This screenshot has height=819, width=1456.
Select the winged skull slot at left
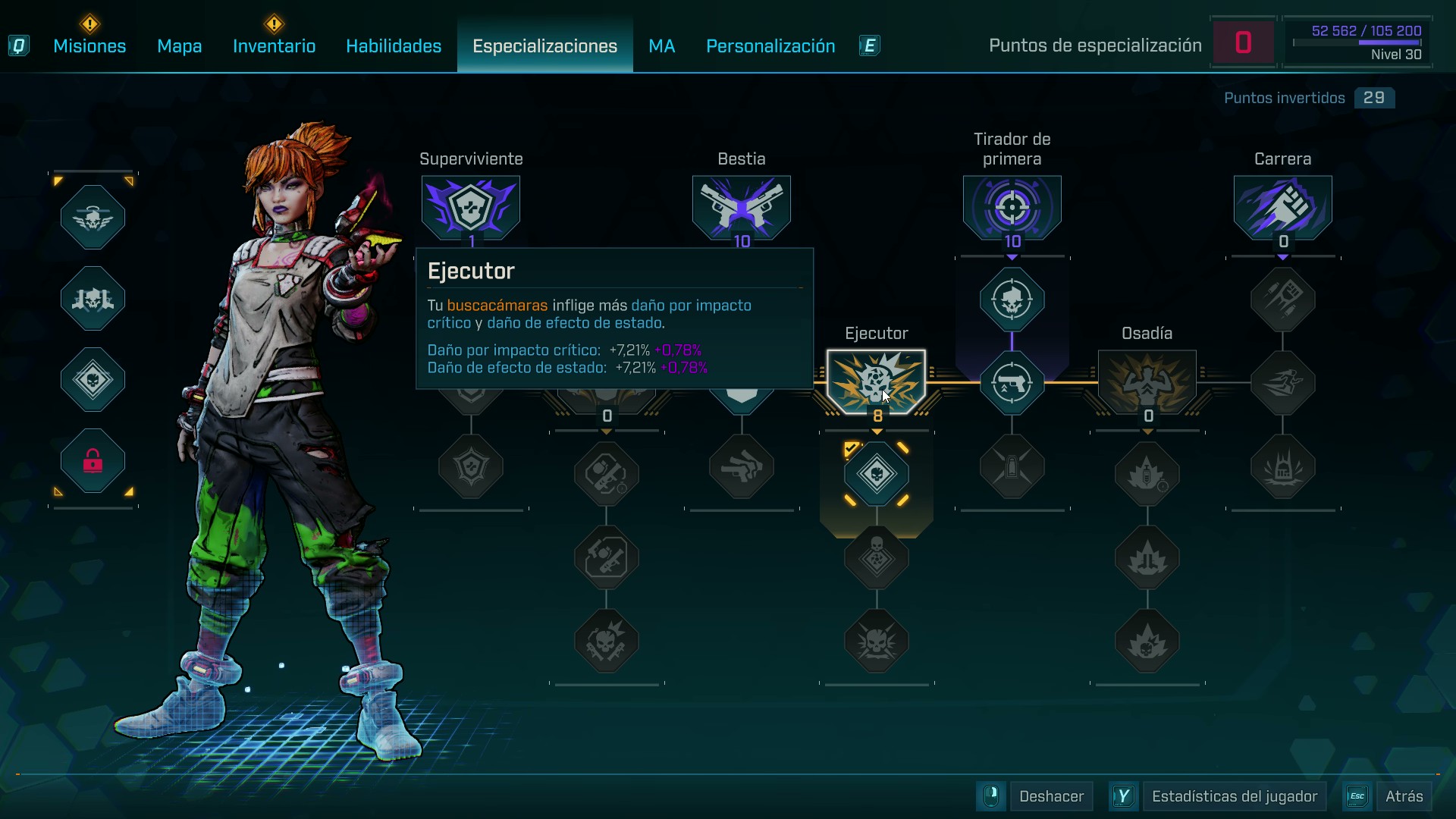coord(93,218)
